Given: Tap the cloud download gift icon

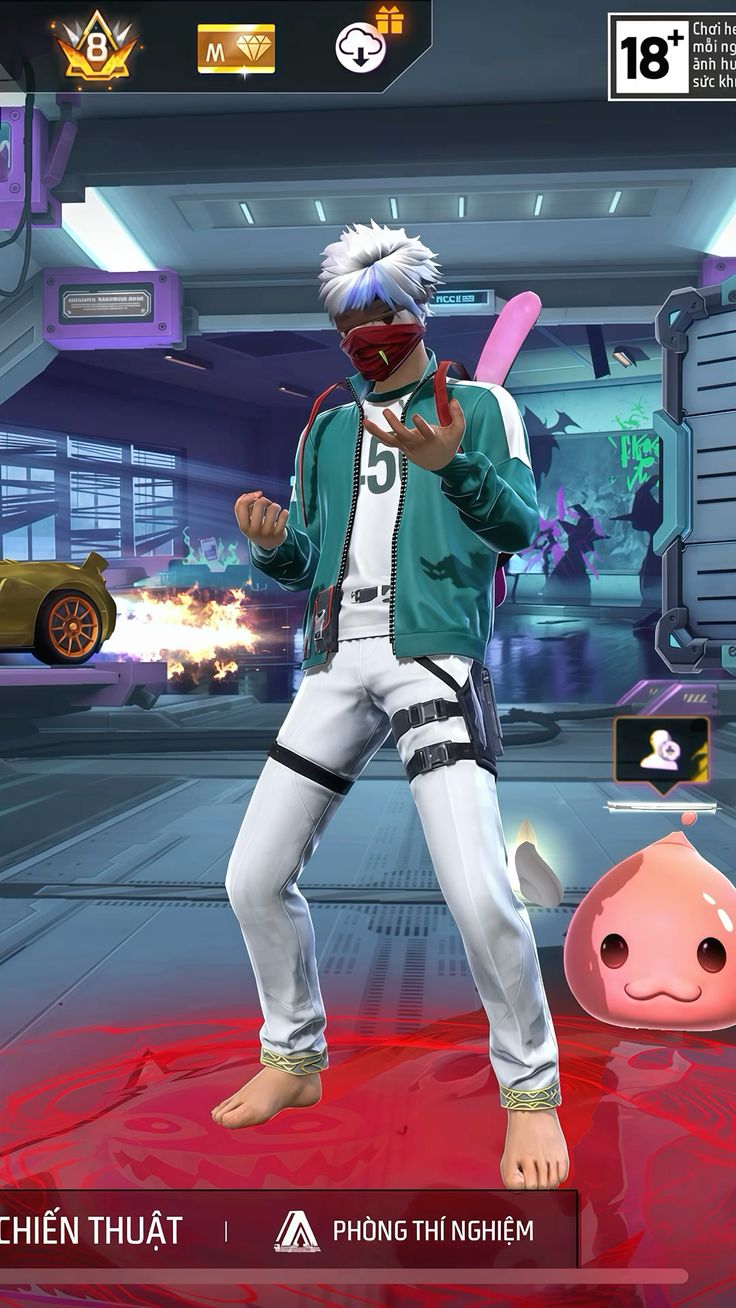Looking at the screenshot, I should pos(362,47).
